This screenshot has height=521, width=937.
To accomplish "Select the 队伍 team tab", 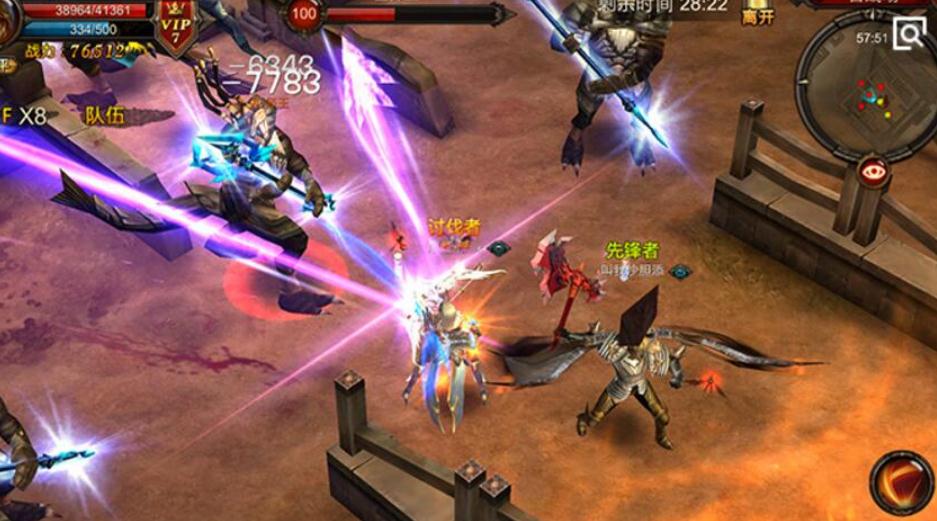I will pos(105,115).
